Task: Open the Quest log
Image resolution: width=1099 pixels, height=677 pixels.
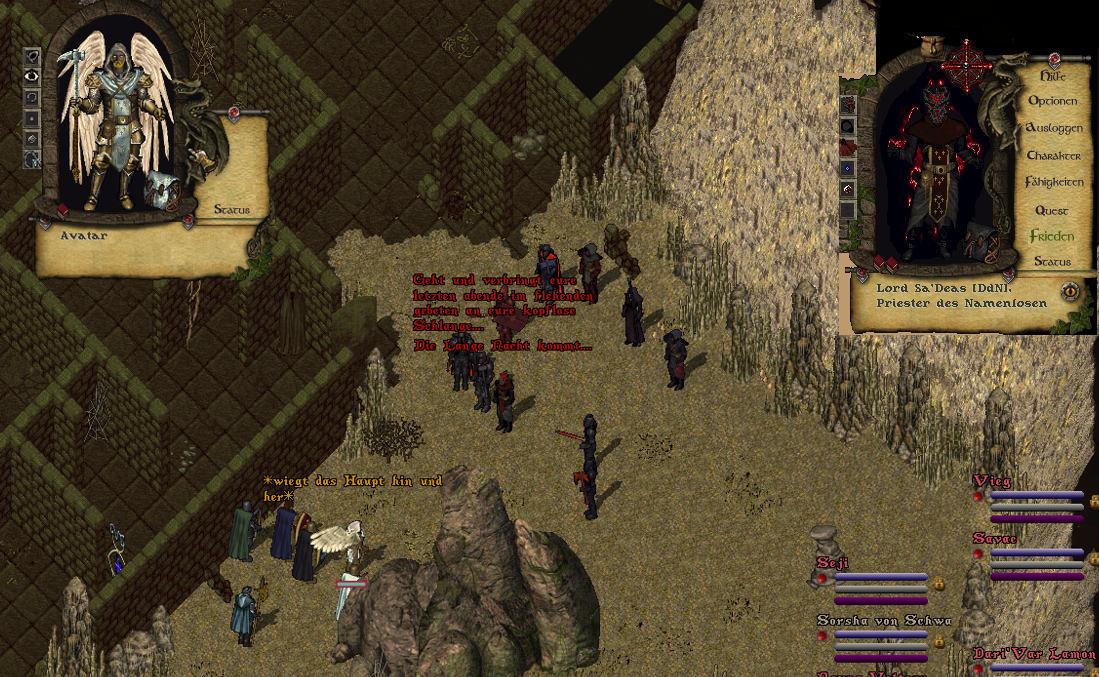Action: 1052,211
